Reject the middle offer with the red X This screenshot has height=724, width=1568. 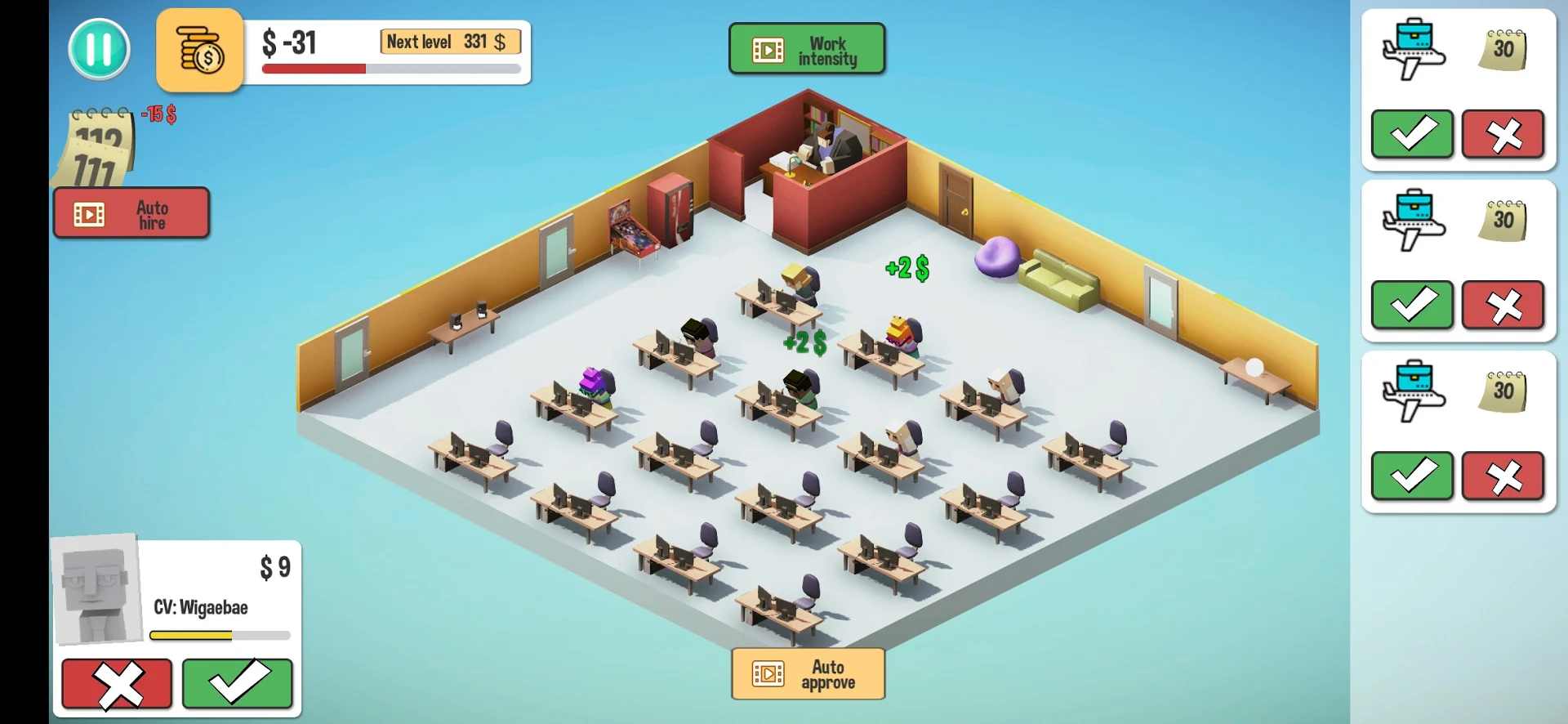1503,305
